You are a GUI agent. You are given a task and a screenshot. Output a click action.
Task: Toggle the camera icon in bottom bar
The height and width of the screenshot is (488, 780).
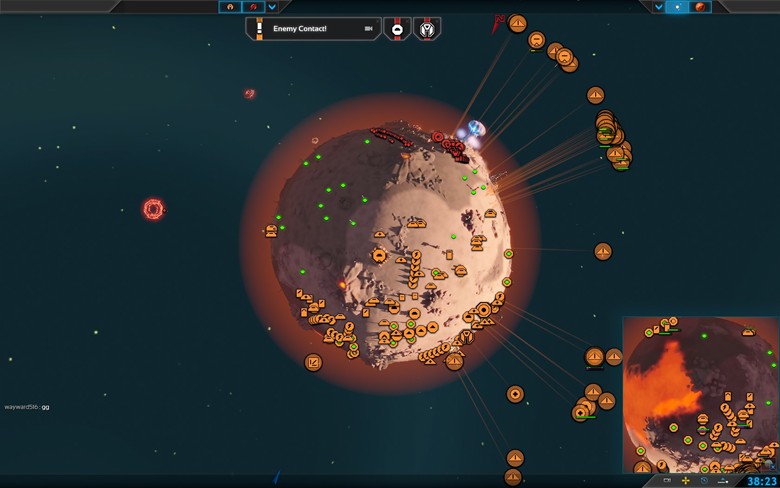(667, 481)
